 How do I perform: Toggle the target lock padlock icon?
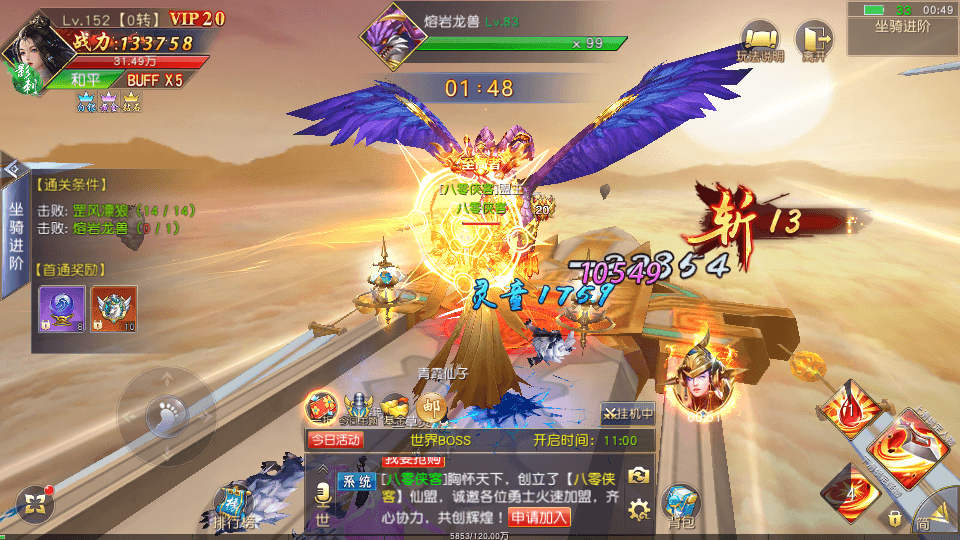pos(893,518)
